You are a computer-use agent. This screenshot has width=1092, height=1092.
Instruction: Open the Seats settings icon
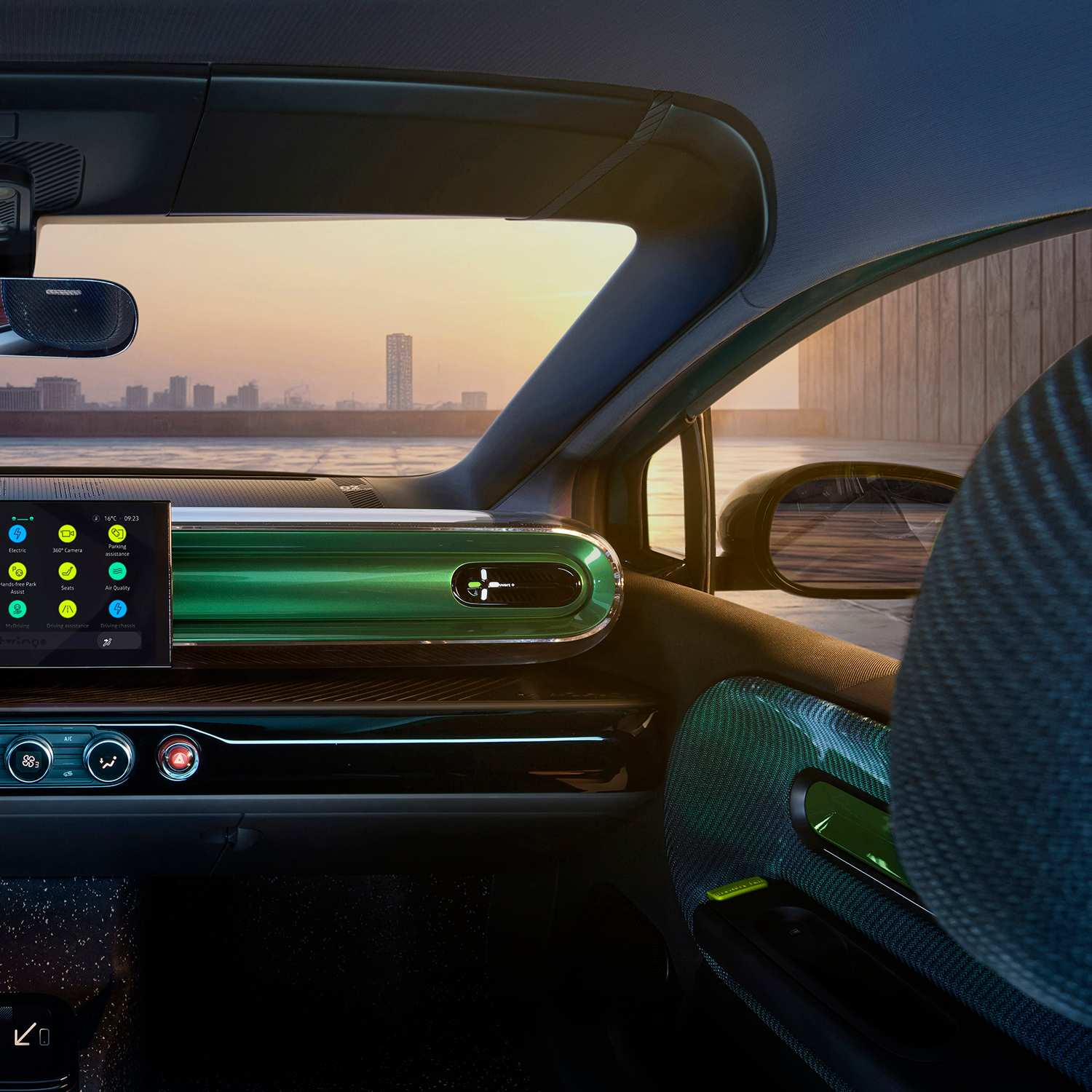coord(67,571)
